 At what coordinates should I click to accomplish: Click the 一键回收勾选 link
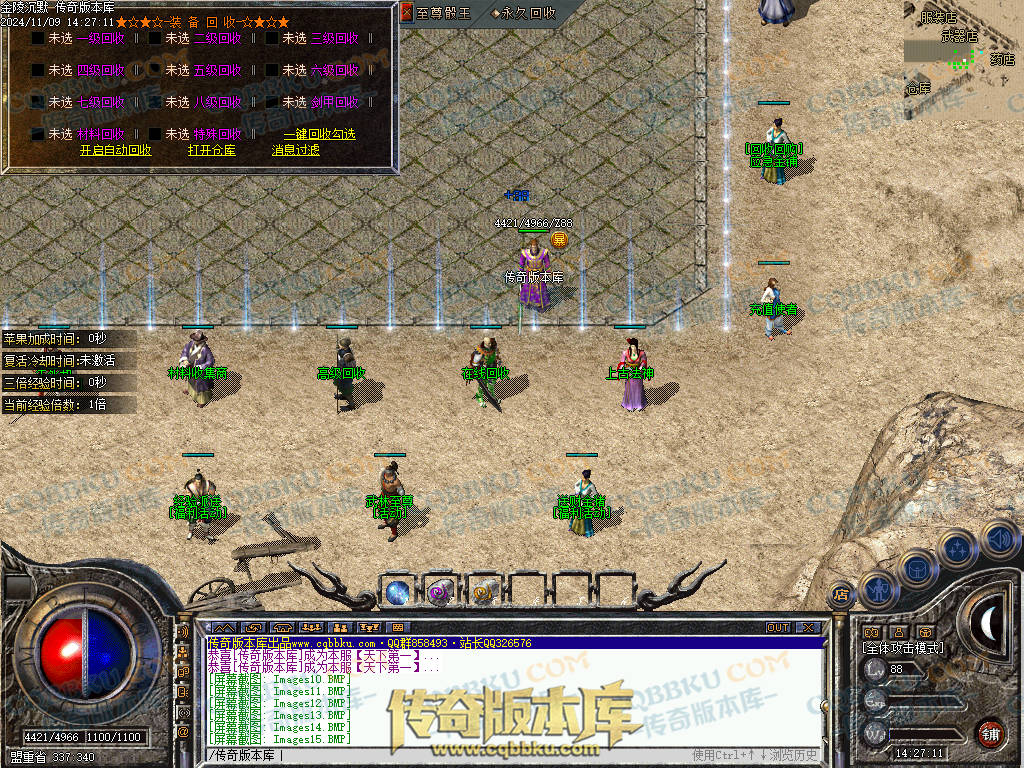point(319,134)
